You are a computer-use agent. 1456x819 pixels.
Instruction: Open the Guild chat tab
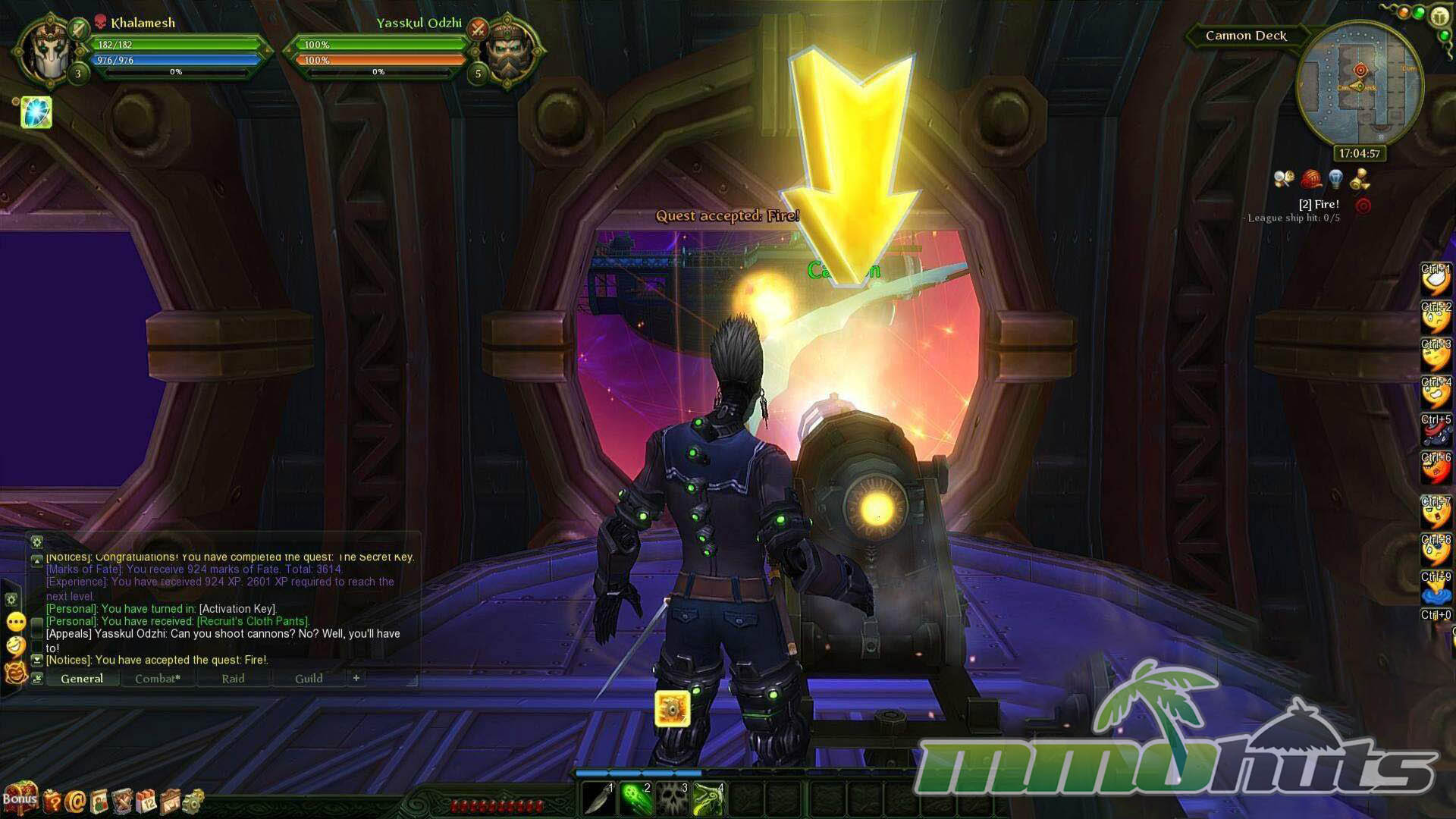point(309,679)
